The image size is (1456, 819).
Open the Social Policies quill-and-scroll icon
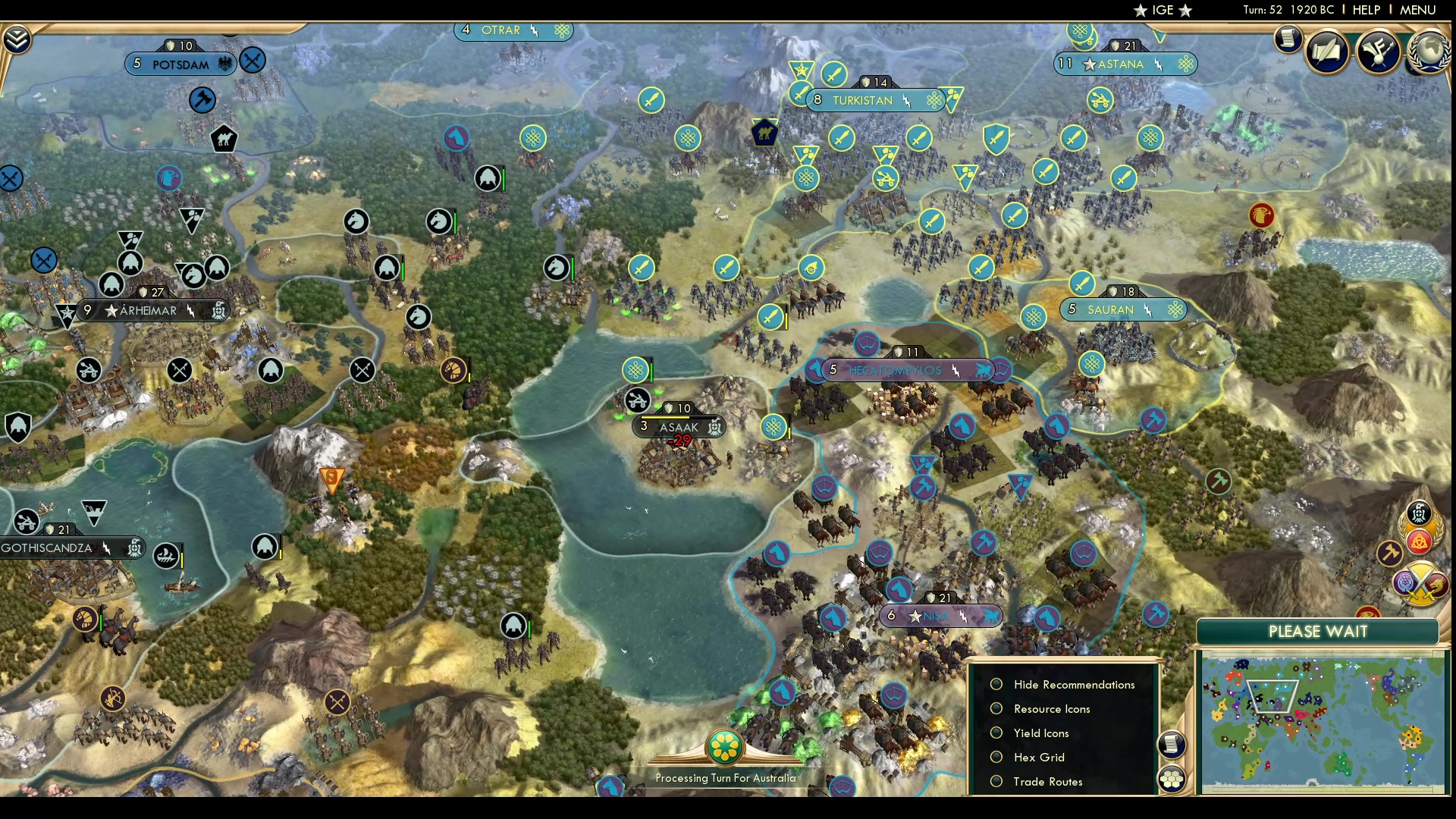1326,51
